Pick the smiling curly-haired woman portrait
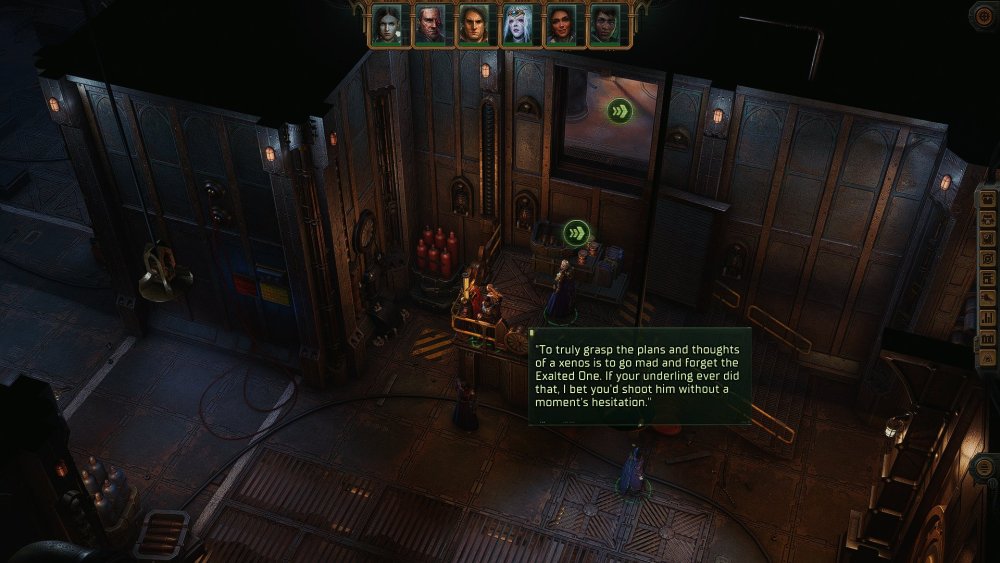This screenshot has width=1000, height=563. (562, 25)
